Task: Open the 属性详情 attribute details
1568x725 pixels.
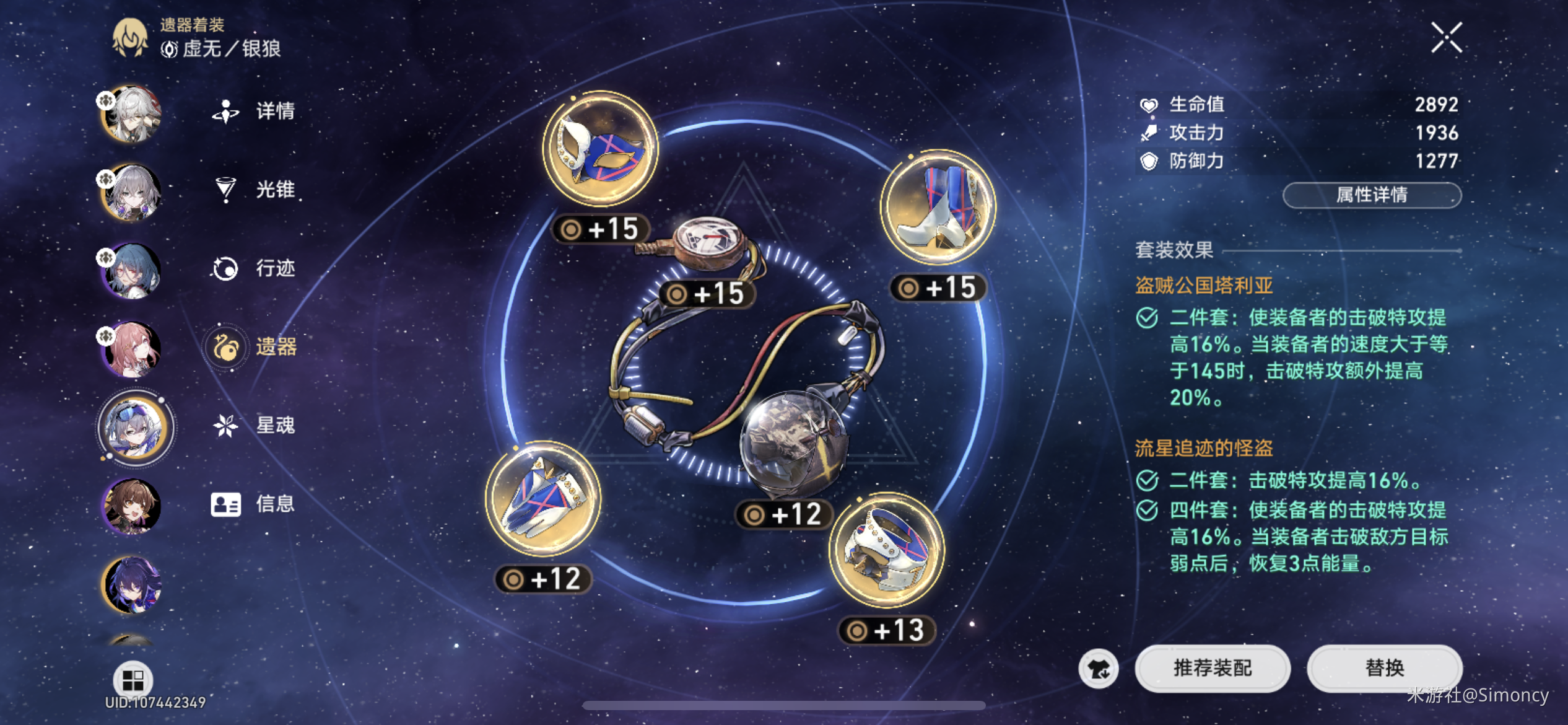Action: pyautogui.click(x=1372, y=195)
